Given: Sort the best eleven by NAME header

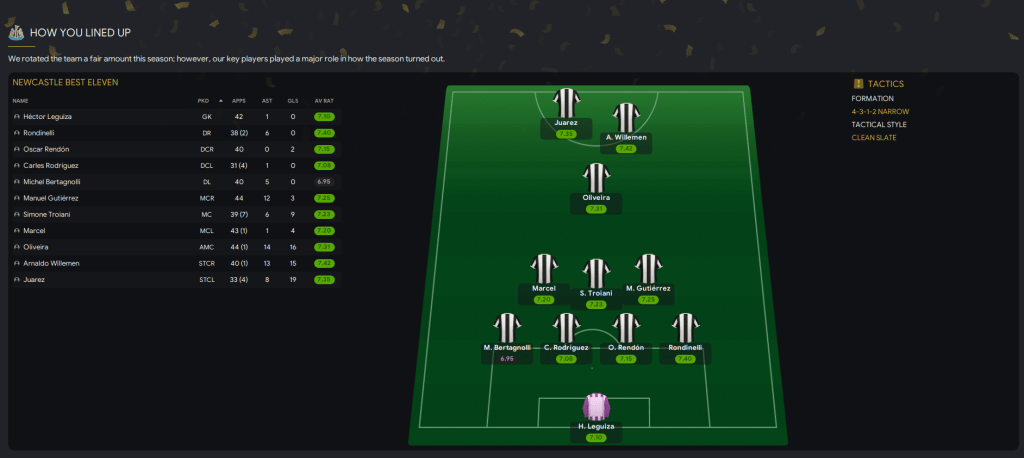Looking at the screenshot, I should [x=21, y=101].
